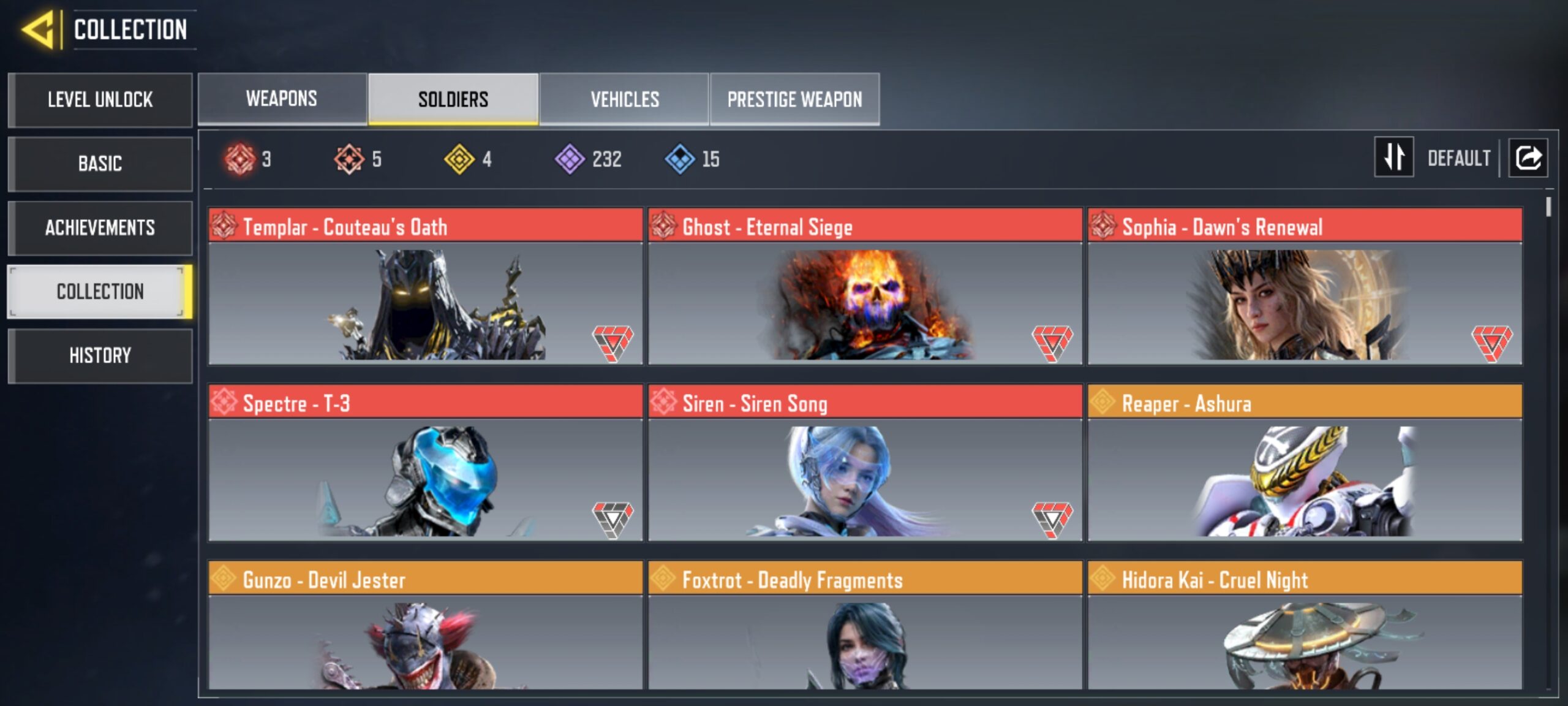Switch to the Vehicles tab
The width and height of the screenshot is (1568, 706).
click(x=624, y=98)
